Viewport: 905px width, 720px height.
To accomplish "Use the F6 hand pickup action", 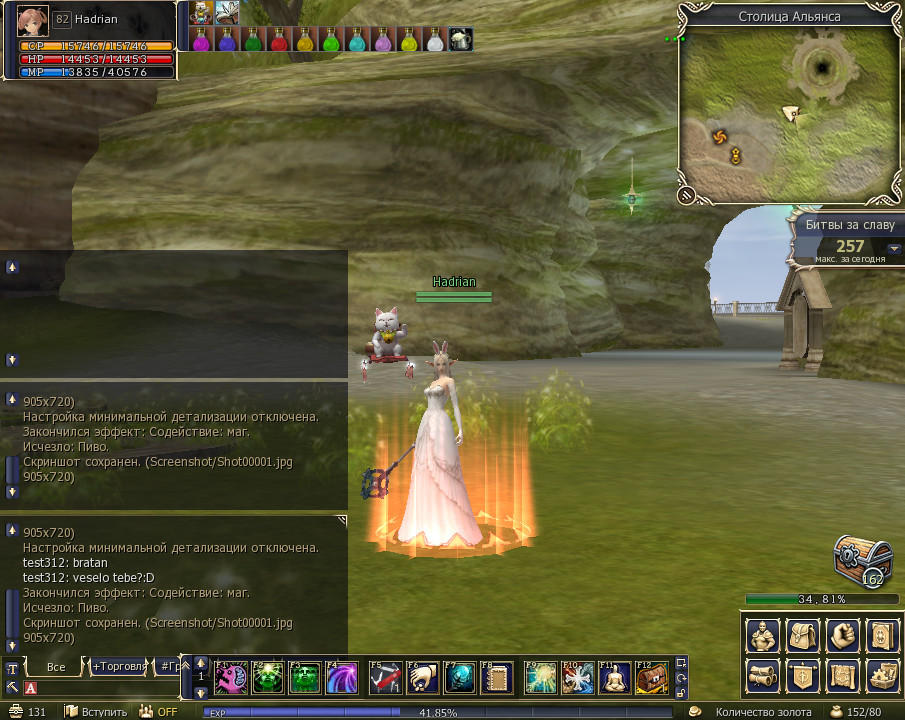I will click(x=421, y=677).
